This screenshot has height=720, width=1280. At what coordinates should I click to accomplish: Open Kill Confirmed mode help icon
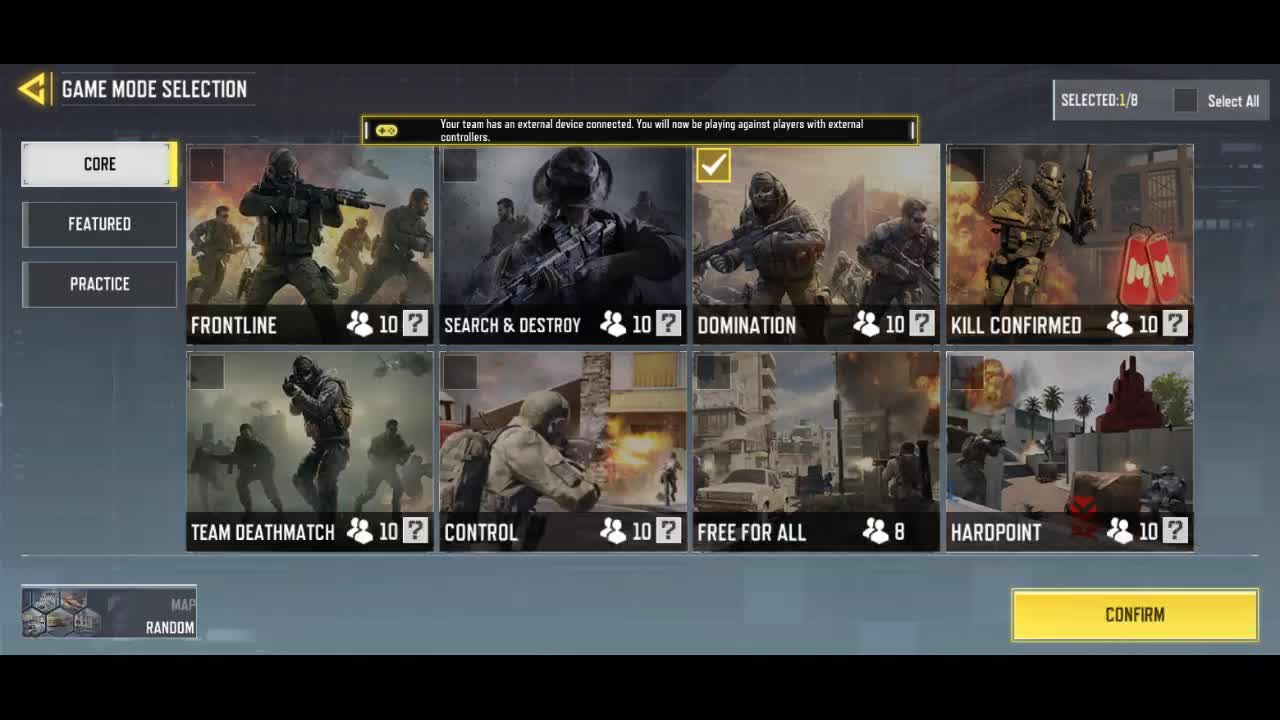point(1175,324)
